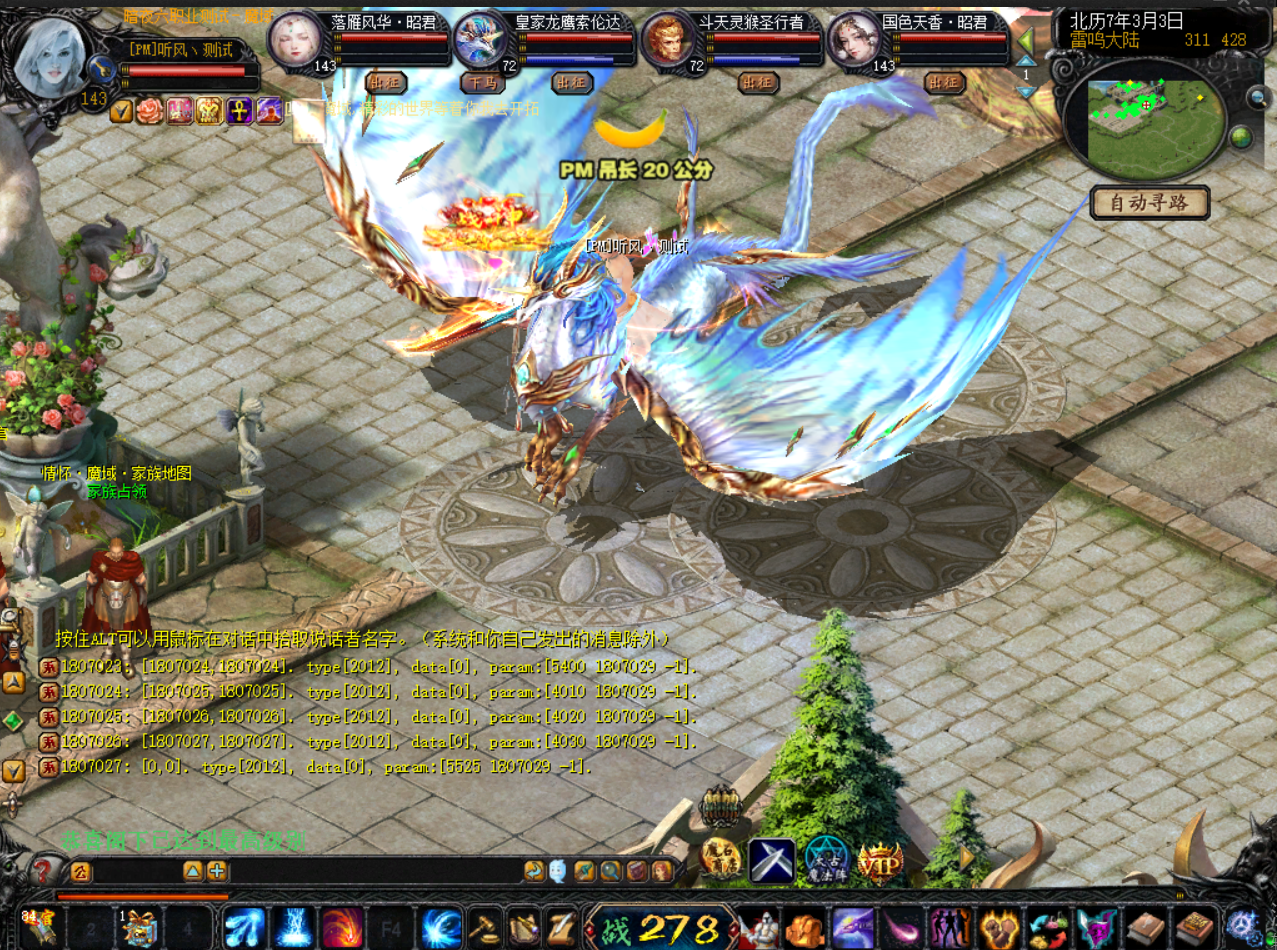Open the VIP menu
Image resolution: width=1277 pixels, height=950 pixels.
[880, 860]
